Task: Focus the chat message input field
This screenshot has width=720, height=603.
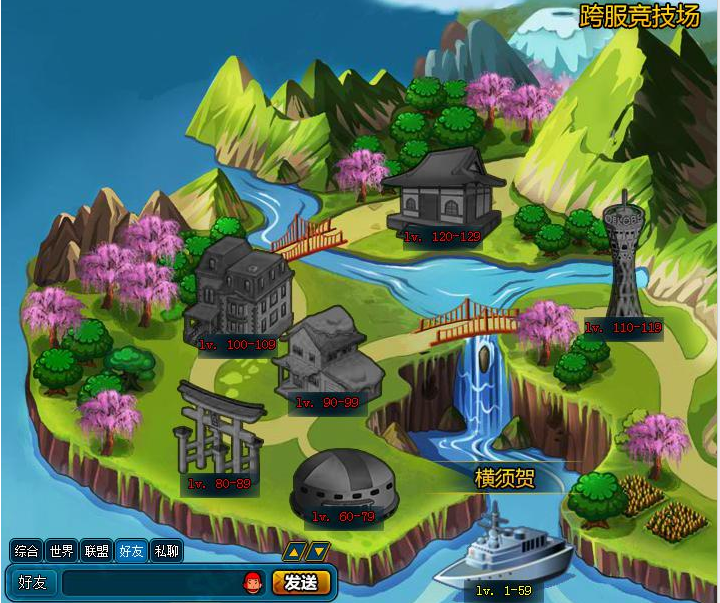Action: point(150,582)
